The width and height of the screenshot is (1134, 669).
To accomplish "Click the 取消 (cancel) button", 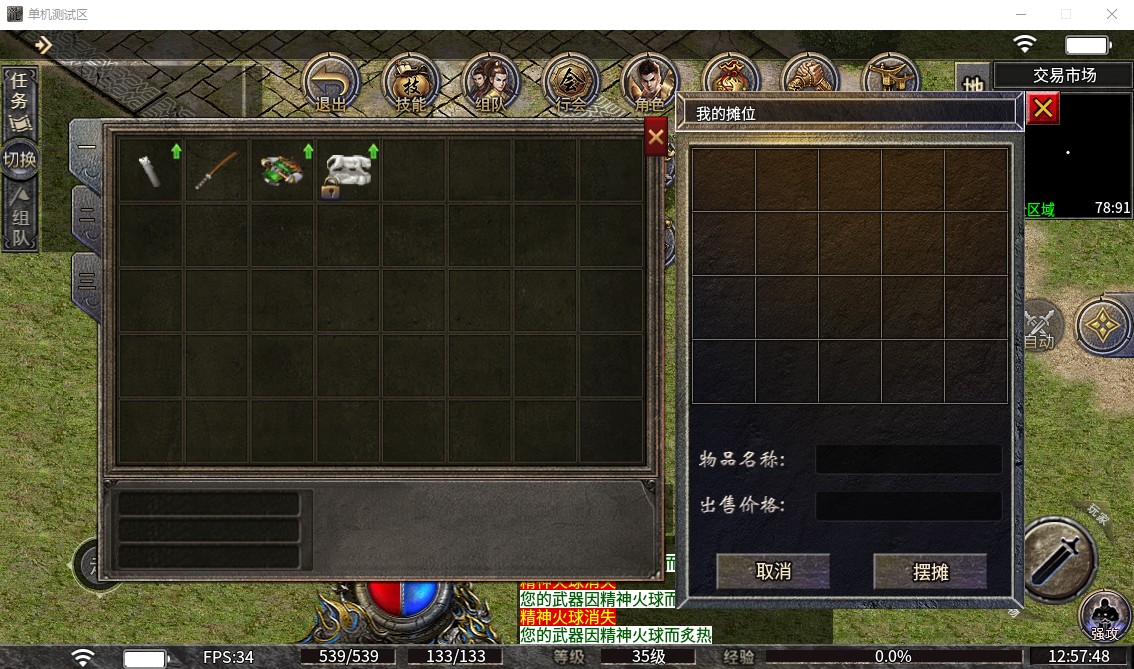I will tap(773, 571).
